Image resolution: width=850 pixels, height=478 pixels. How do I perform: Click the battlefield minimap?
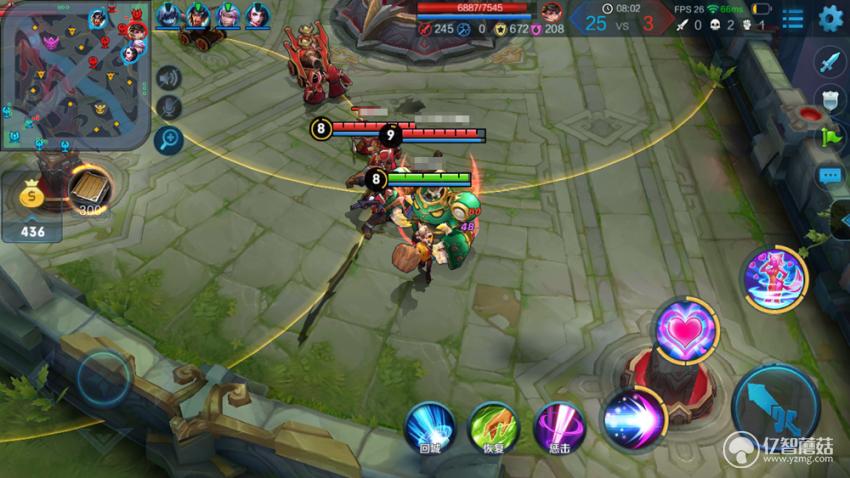pos(75,75)
